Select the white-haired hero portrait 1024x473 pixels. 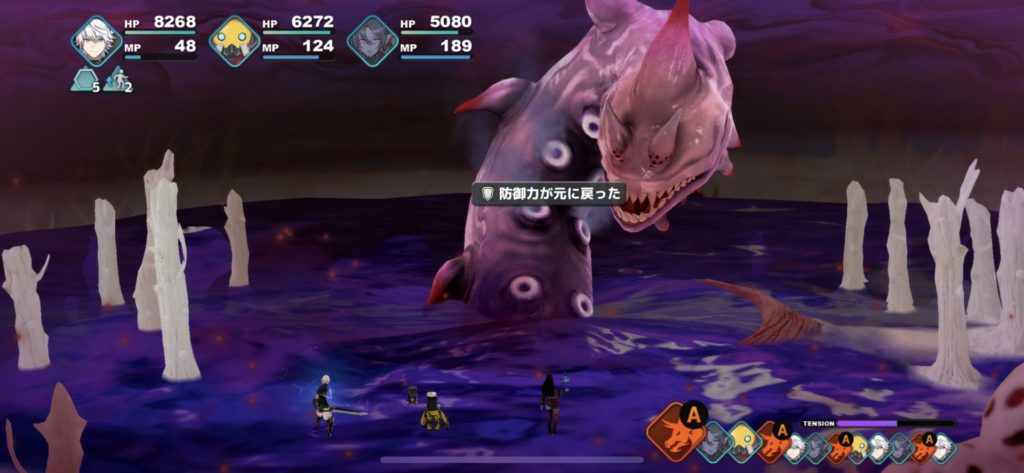(96, 41)
